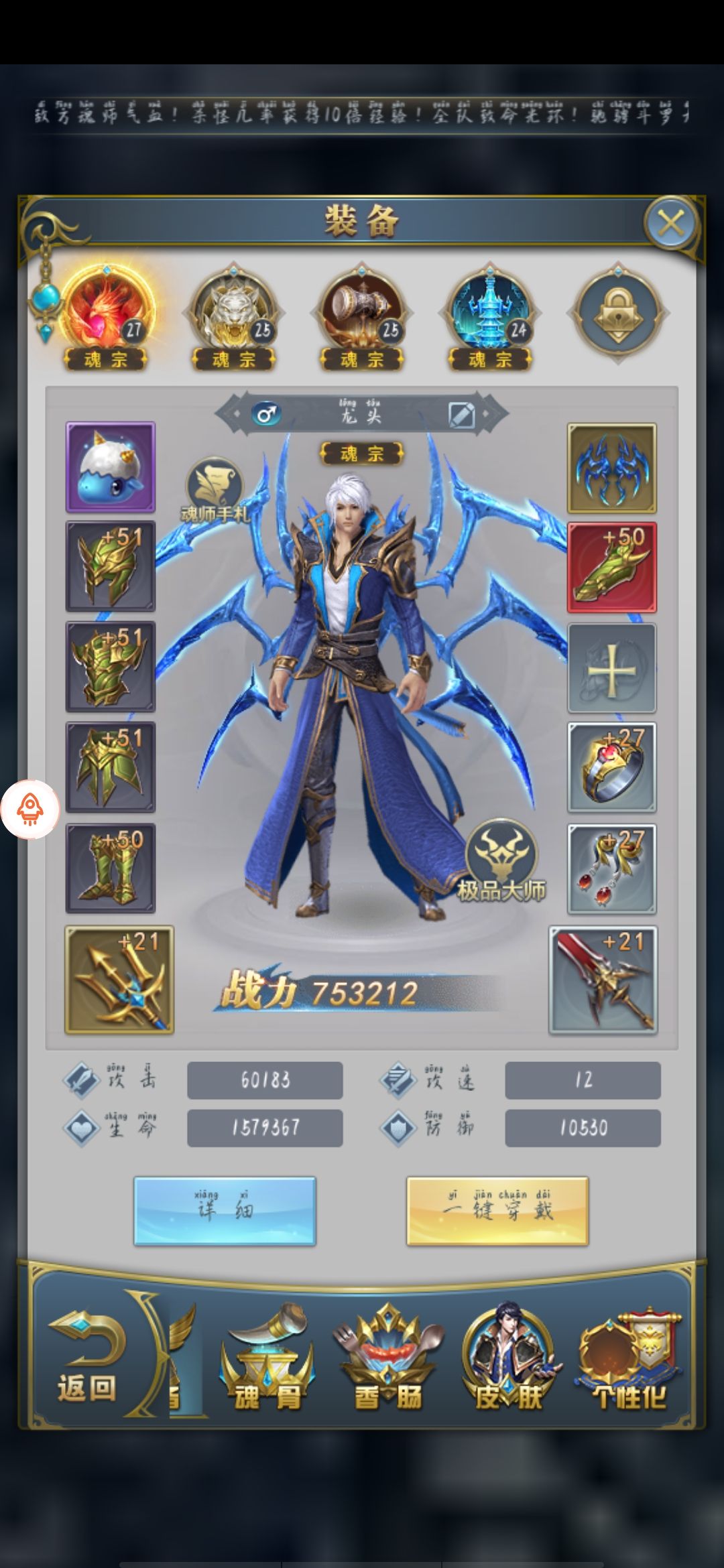Viewport: 724px width, 1568px height.
Task: Activate 一键穿戴 auto-equip button
Action: 497,1211
